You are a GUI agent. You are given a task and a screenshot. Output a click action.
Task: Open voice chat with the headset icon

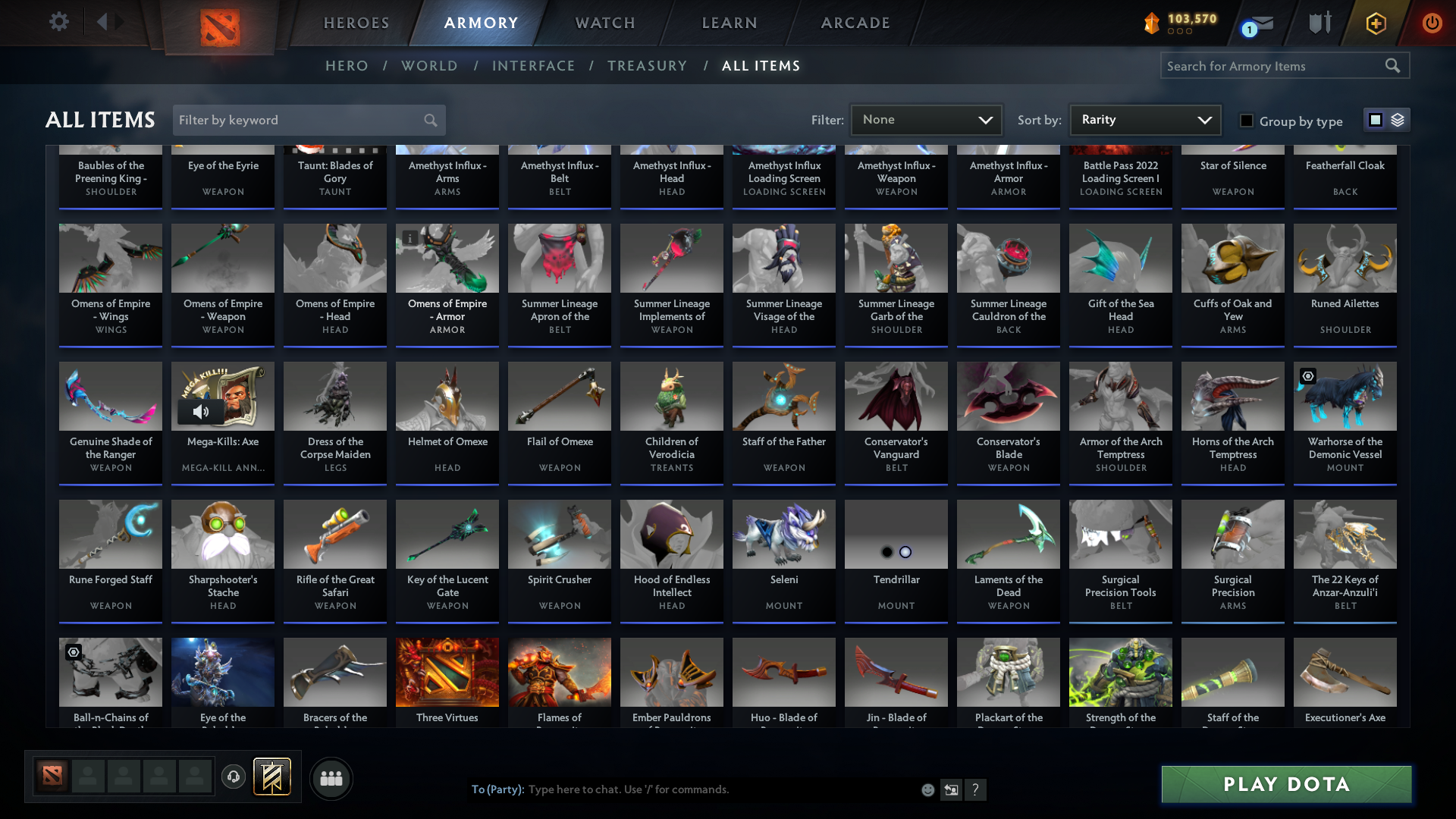click(234, 777)
